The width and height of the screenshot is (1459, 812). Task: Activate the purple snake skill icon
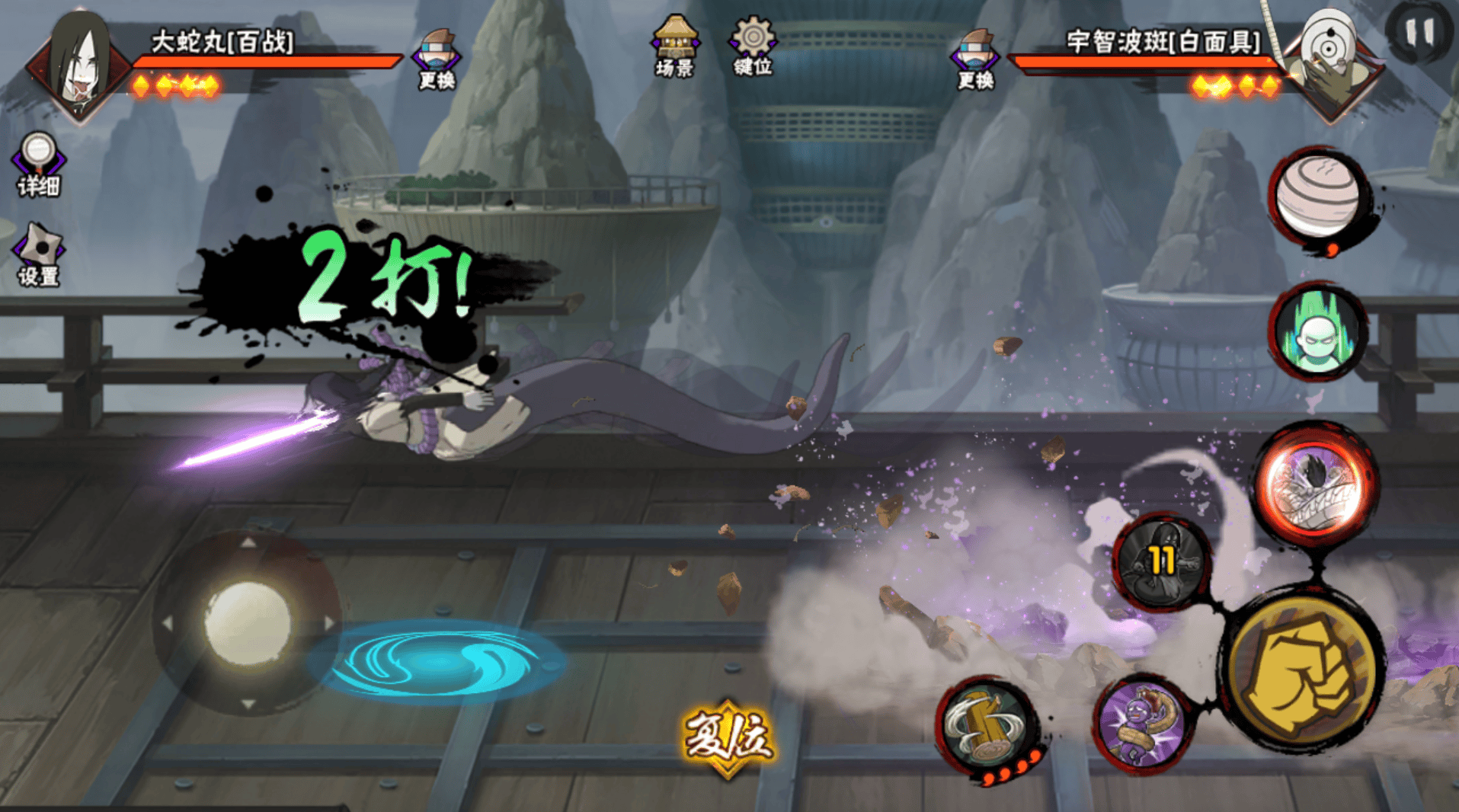[x=1141, y=724]
